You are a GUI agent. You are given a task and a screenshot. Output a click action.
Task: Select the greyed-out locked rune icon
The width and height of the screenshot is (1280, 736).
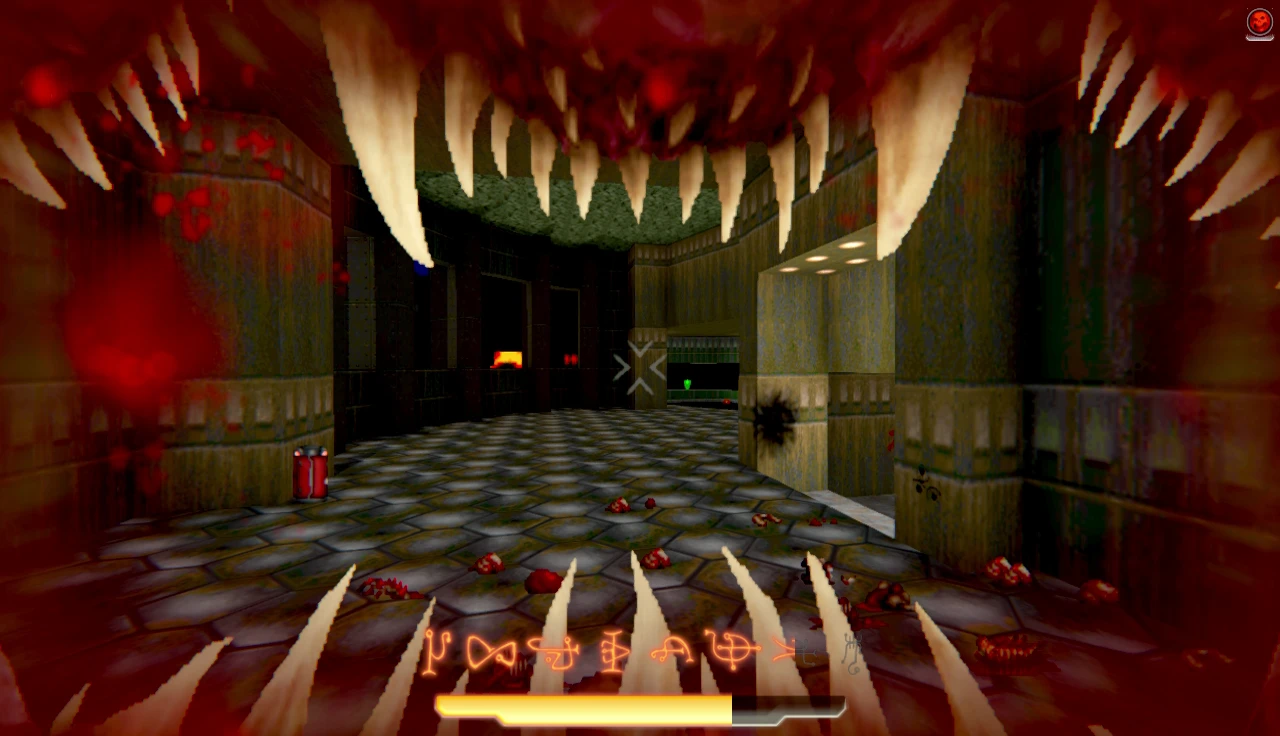[x=810, y=652]
